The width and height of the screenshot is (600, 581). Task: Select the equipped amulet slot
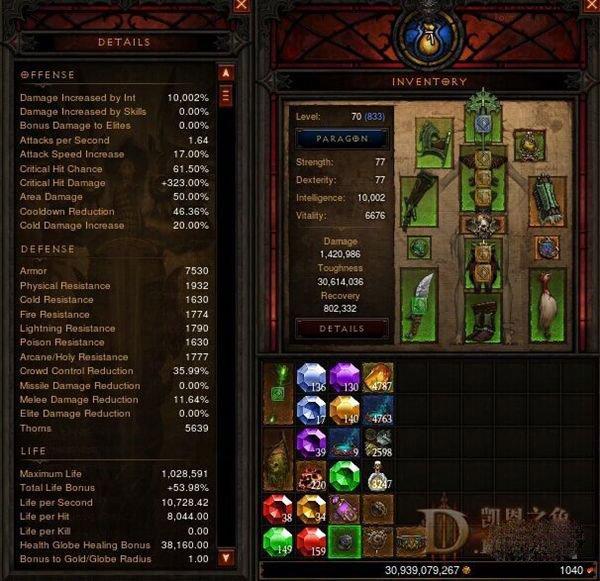point(529,146)
